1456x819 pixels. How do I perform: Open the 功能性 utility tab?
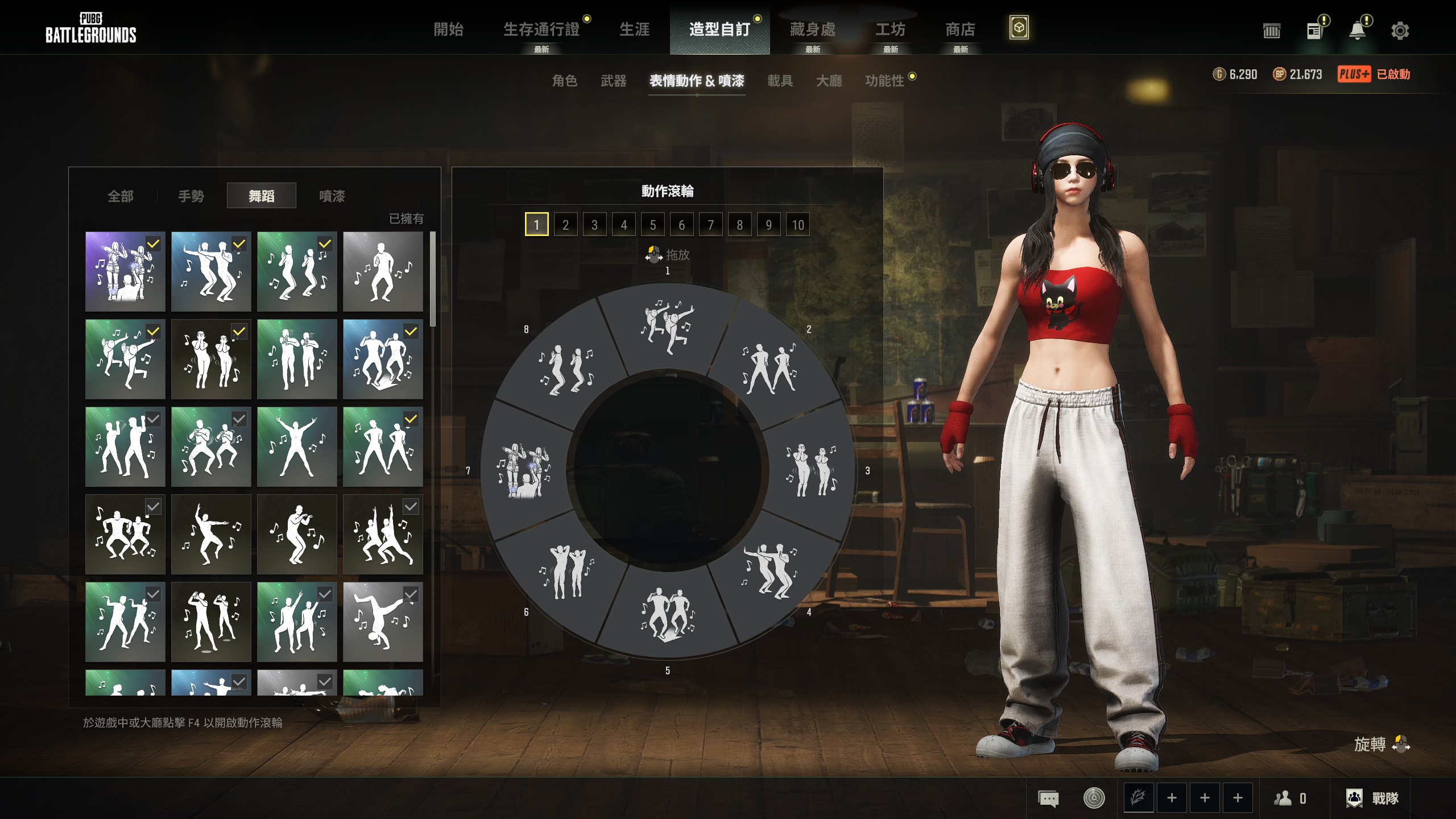click(x=884, y=81)
